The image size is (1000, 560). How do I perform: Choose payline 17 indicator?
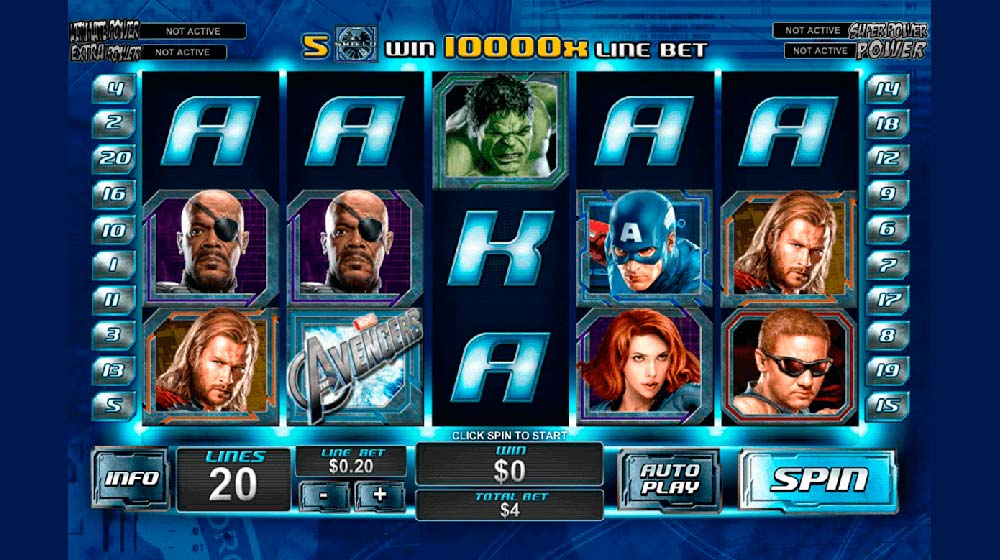coord(885,299)
